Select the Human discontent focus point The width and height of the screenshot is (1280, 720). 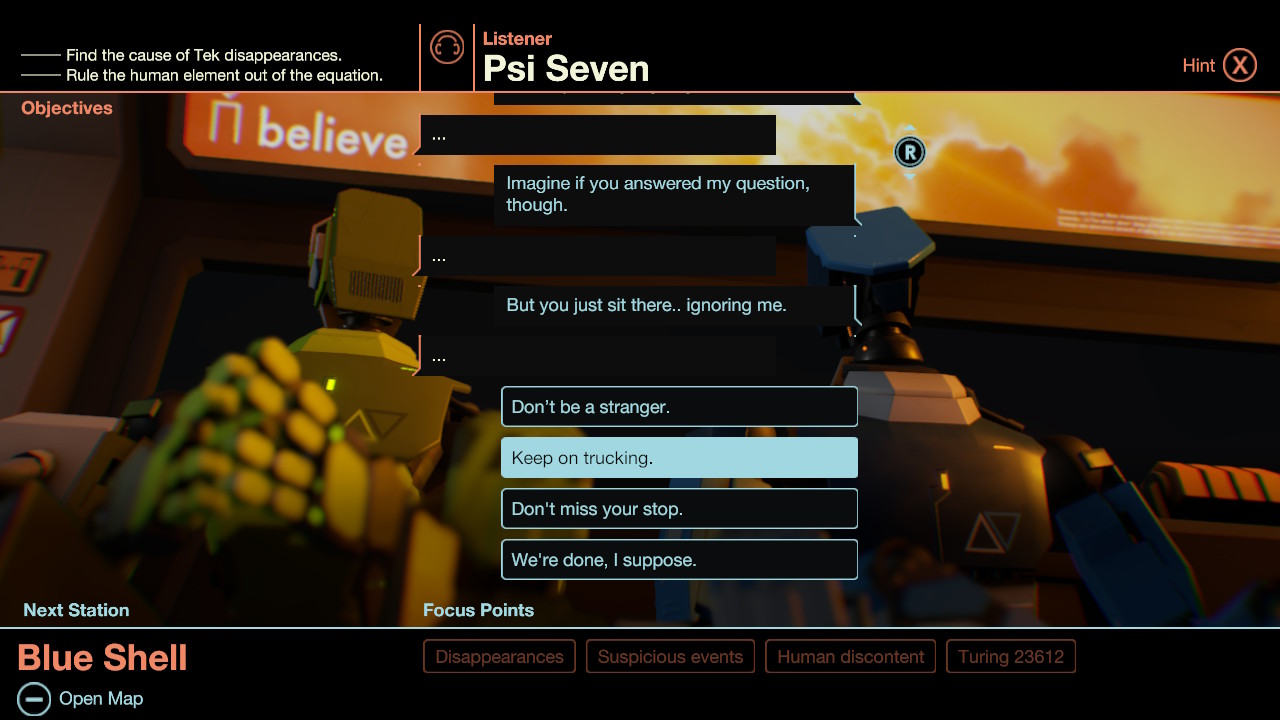(x=850, y=656)
